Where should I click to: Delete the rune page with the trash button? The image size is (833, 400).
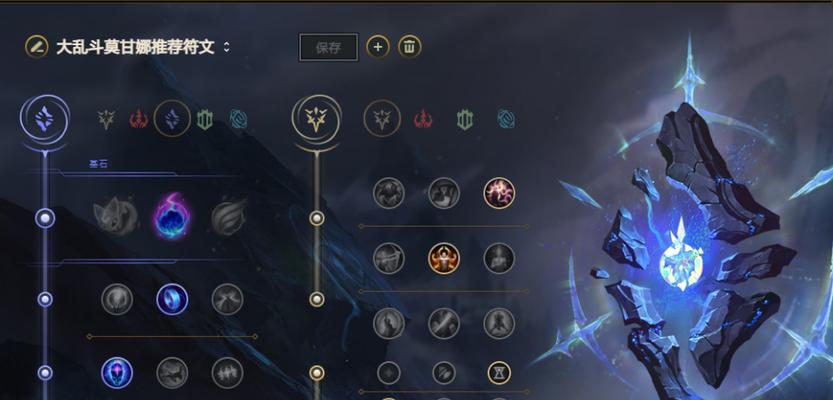(409, 46)
